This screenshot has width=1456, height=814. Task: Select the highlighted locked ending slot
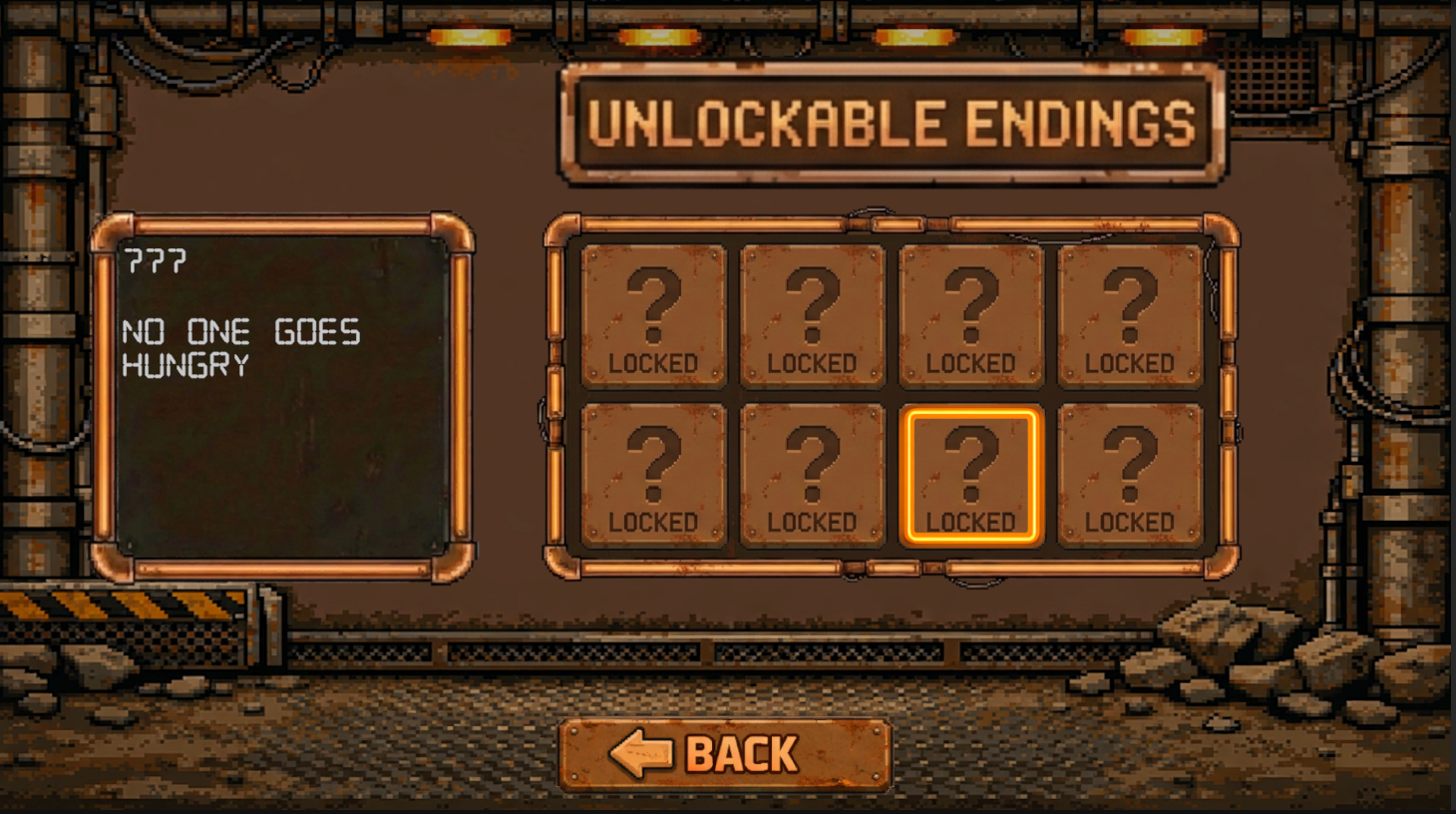[x=971, y=473]
